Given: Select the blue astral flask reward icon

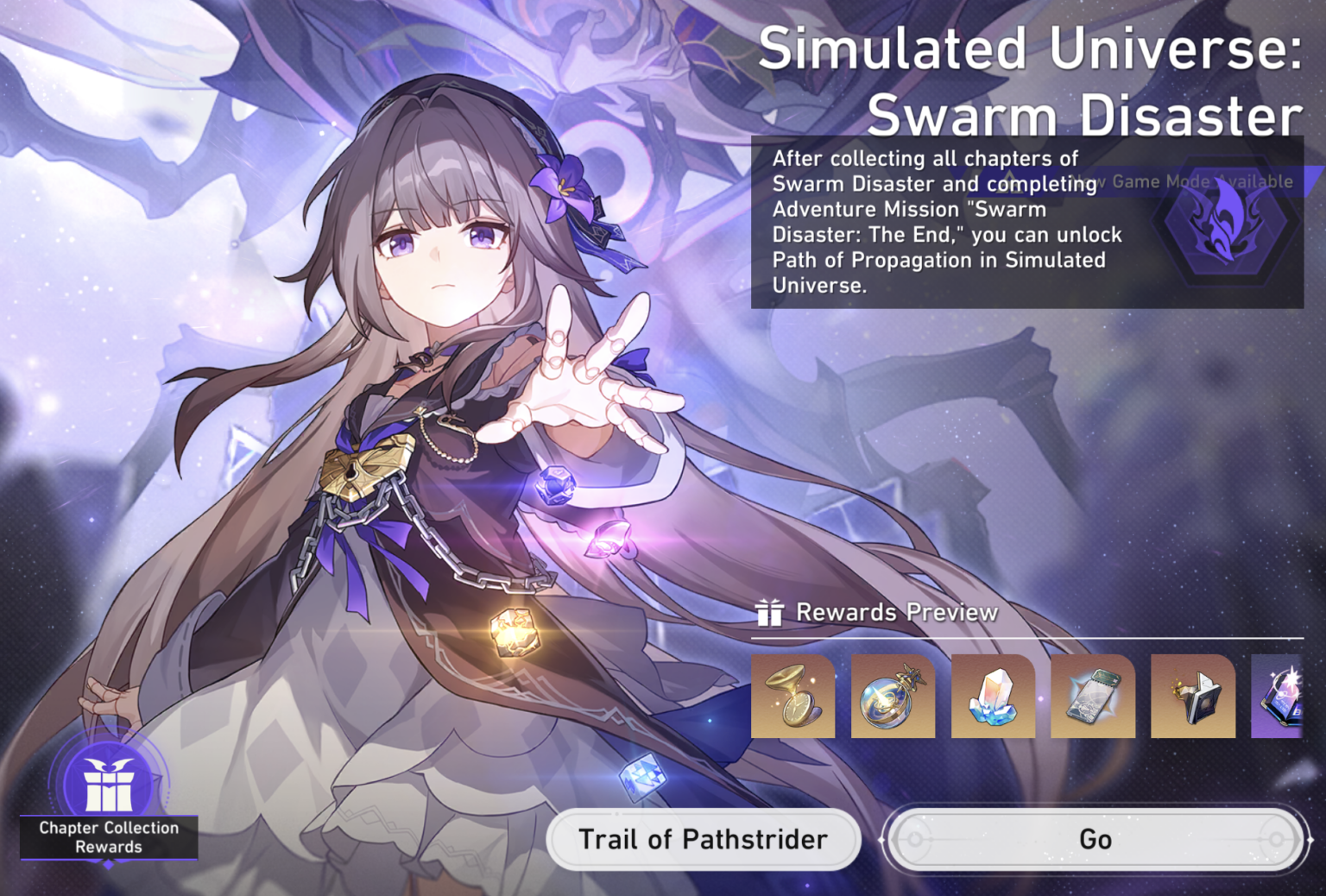Looking at the screenshot, I should pyautogui.click(x=893, y=697).
